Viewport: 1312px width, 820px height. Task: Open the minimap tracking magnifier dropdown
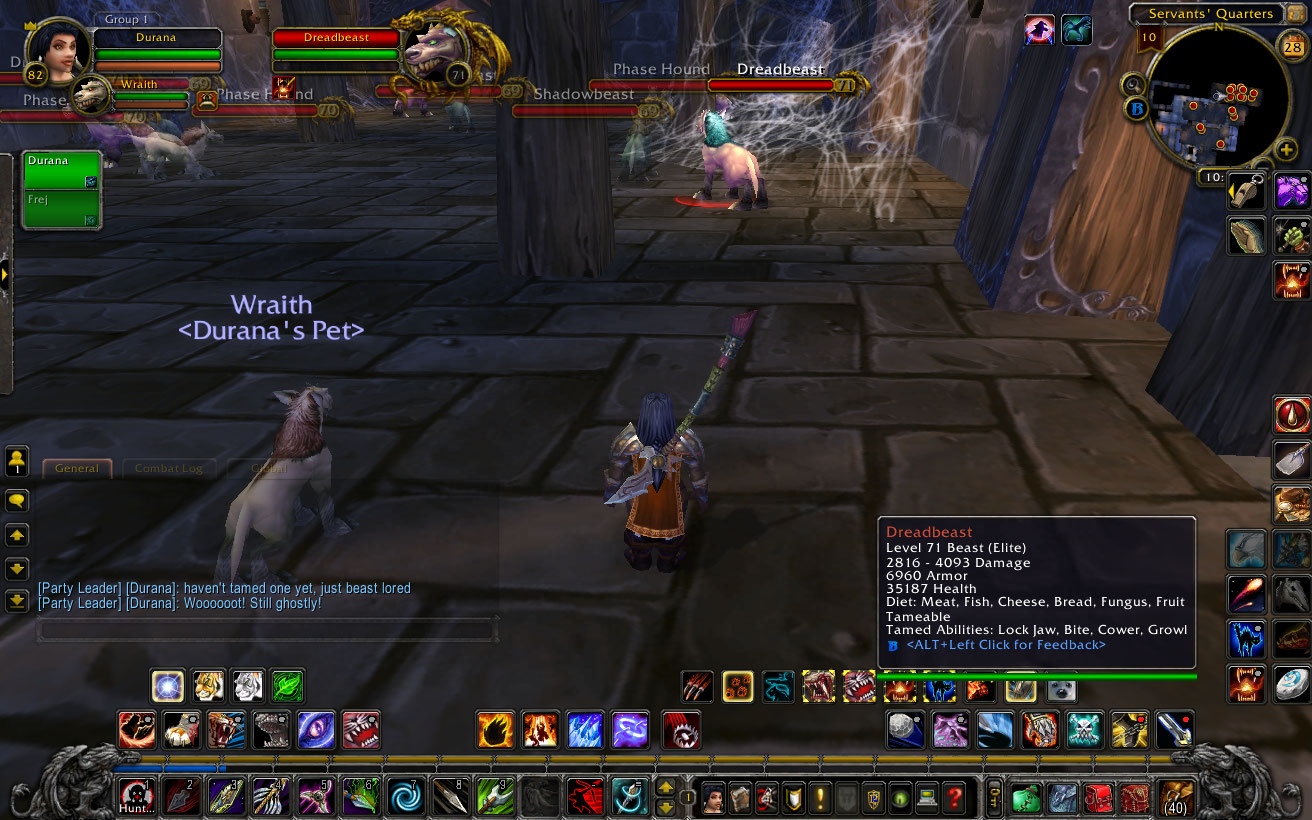pyautogui.click(x=1133, y=84)
